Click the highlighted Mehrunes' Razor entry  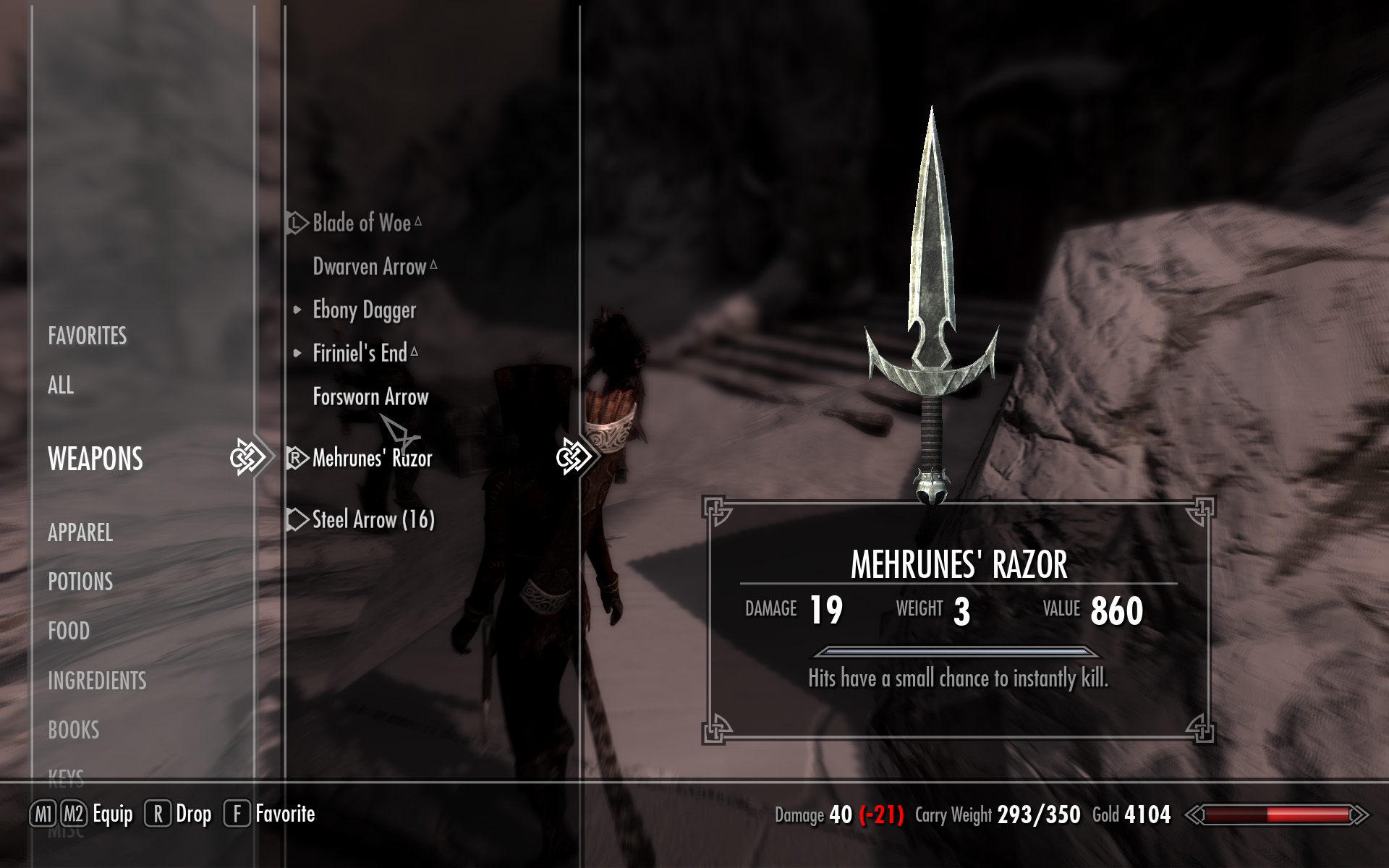[372, 458]
